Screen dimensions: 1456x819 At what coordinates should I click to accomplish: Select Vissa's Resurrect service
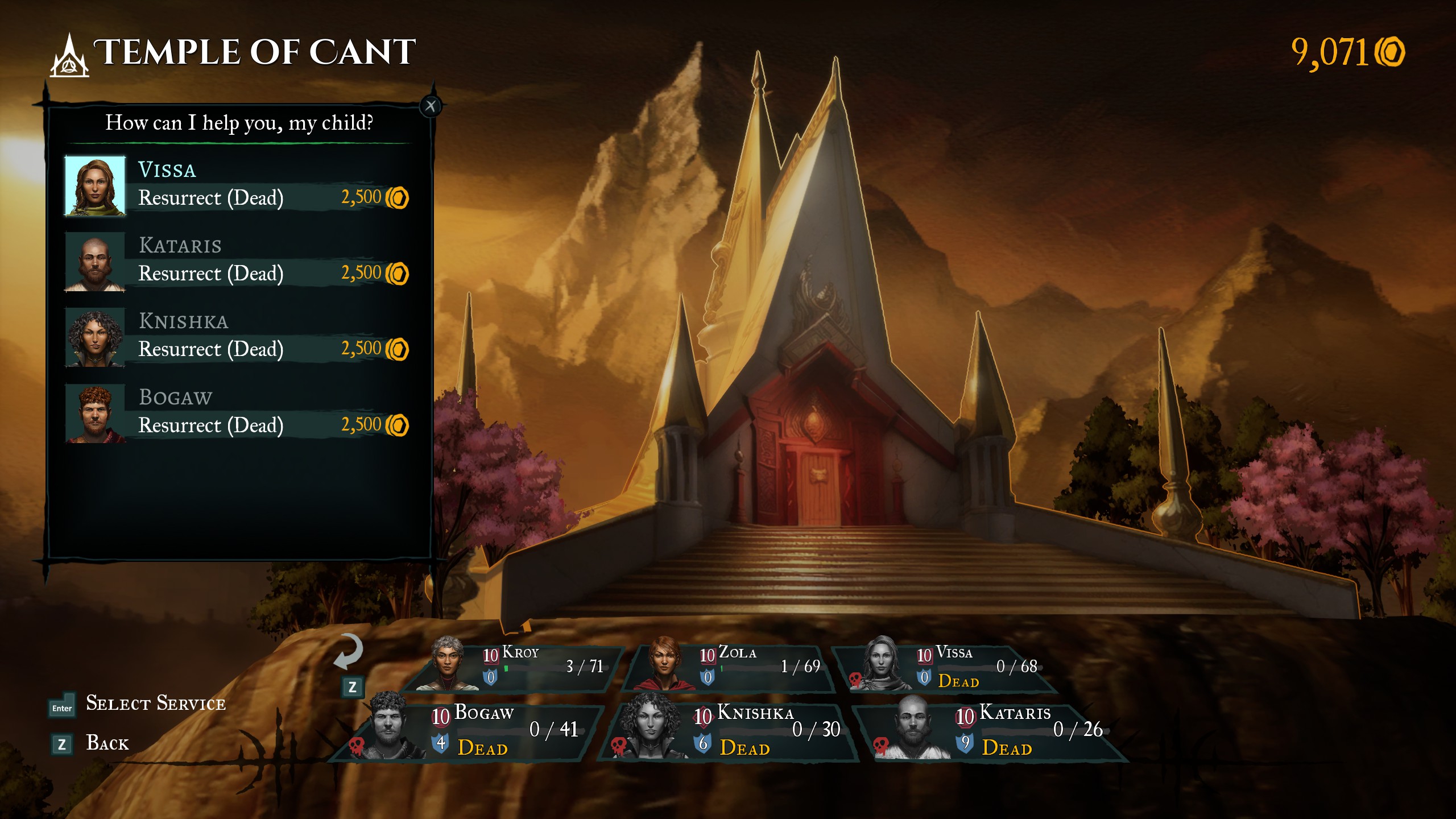click(x=238, y=187)
